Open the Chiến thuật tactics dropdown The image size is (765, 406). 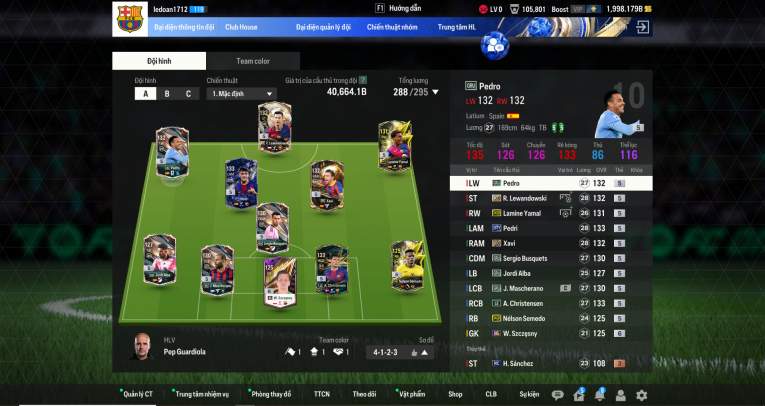click(240, 94)
